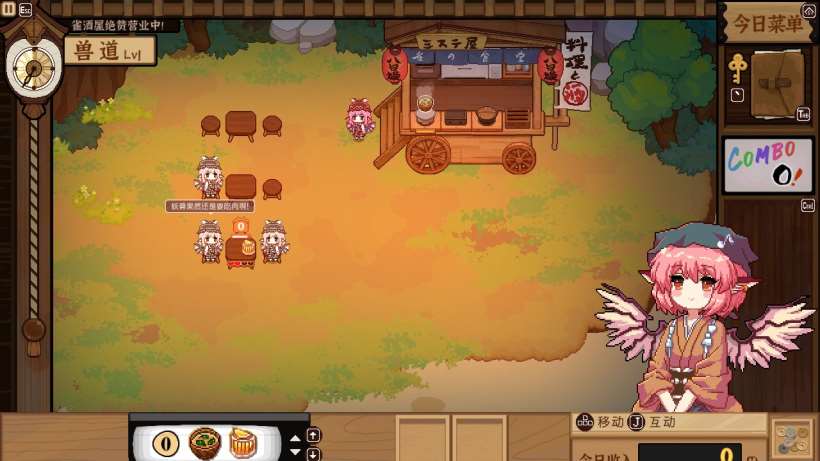820x461 pixels.
Task: Open the COMBO panel
Action: pos(767,165)
